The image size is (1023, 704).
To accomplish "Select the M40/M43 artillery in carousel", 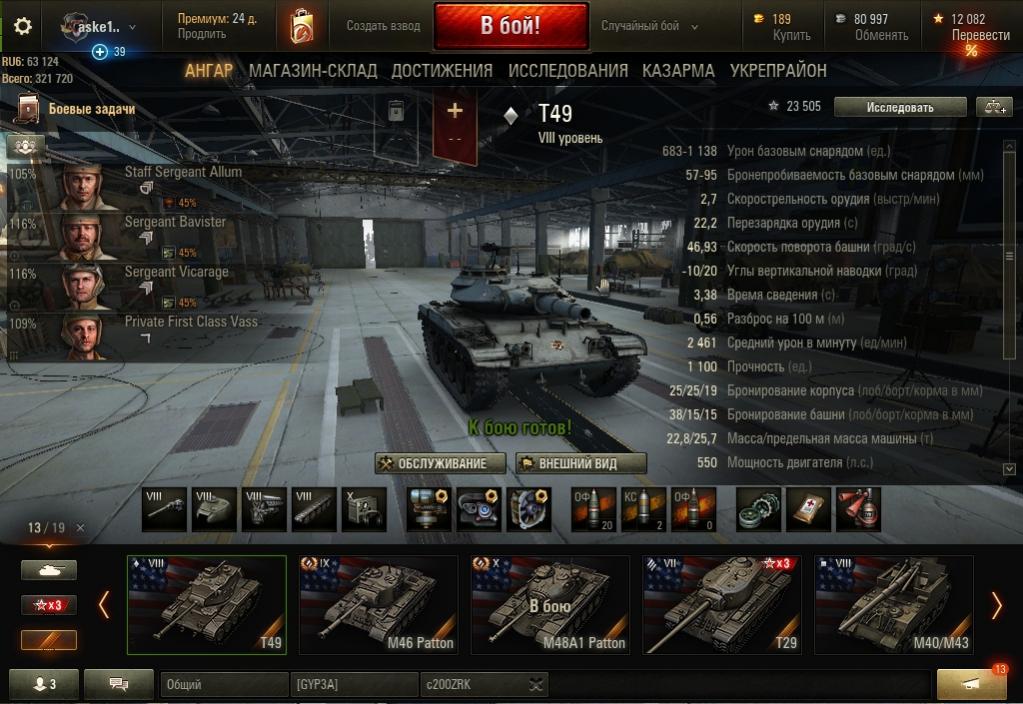I will 893,605.
